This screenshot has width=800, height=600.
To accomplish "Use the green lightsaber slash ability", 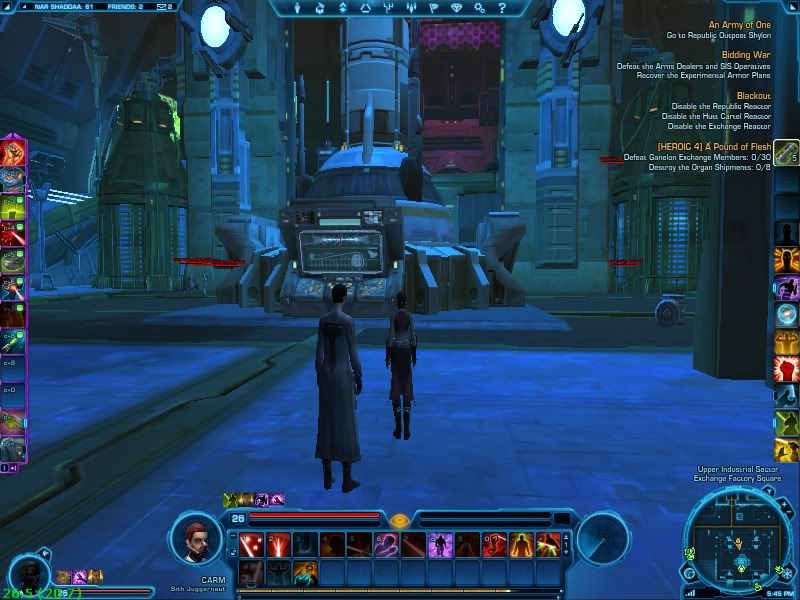I will (x=548, y=545).
